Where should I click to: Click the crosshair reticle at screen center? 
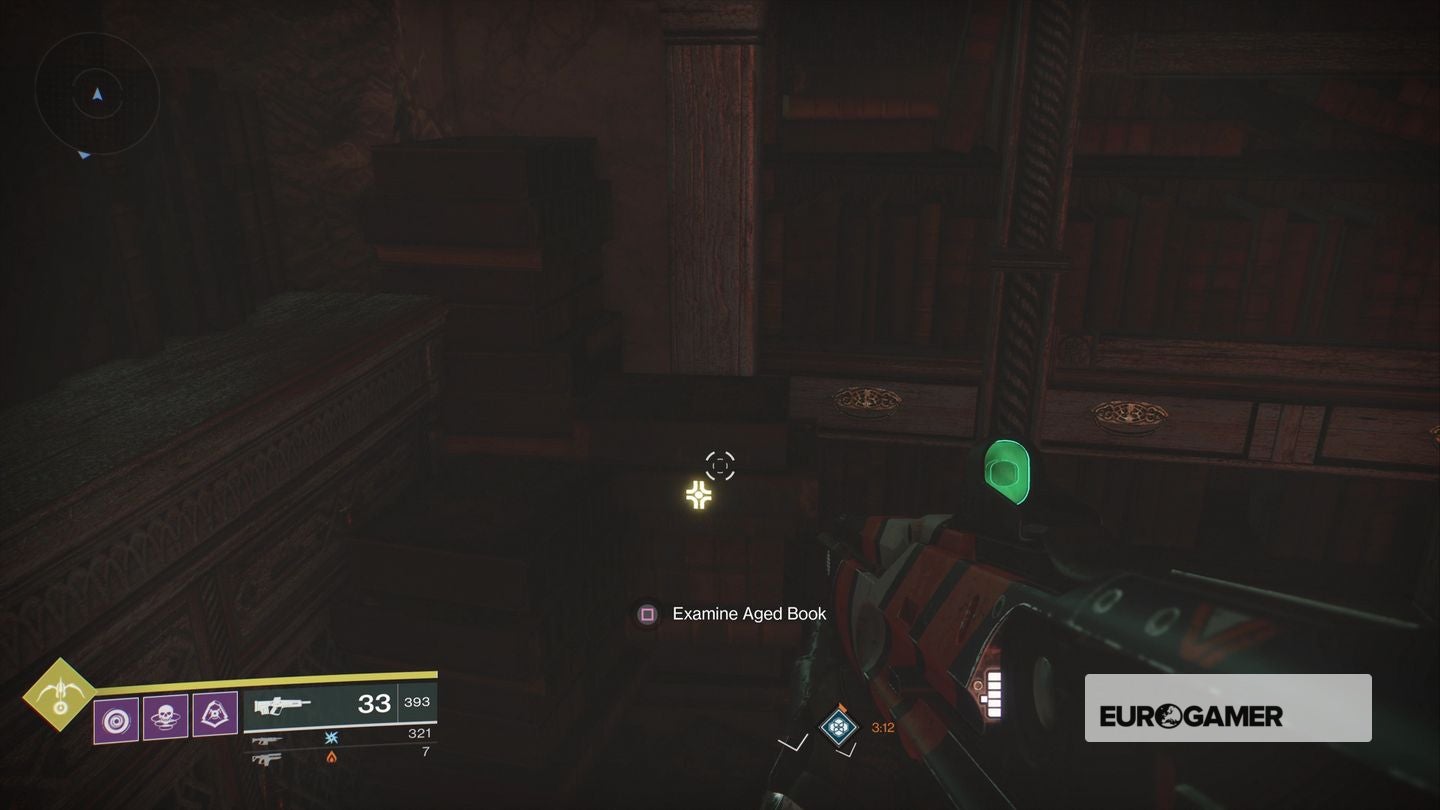(719, 464)
